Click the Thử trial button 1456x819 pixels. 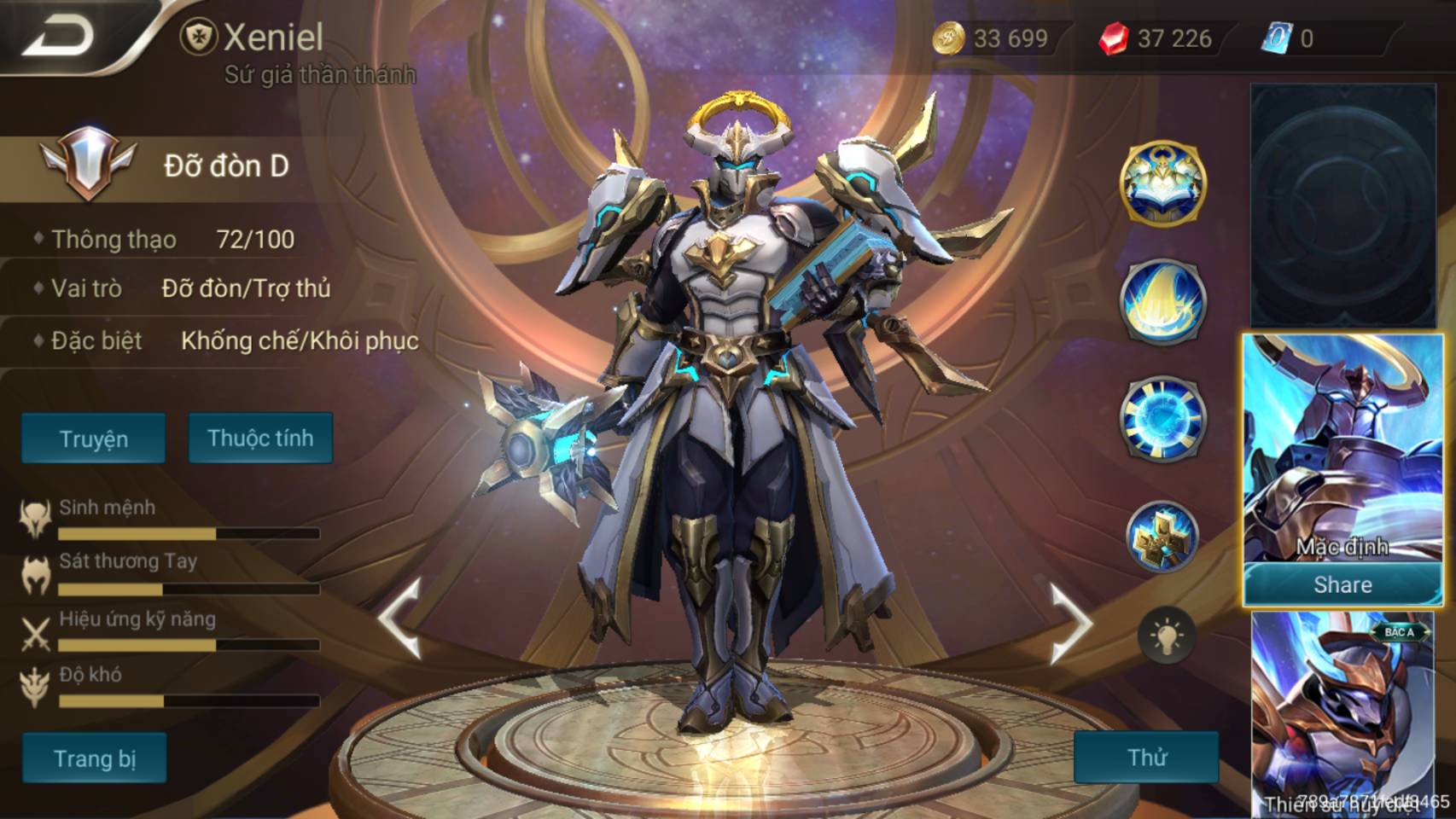pyautogui.click(x=1146, y=757)
